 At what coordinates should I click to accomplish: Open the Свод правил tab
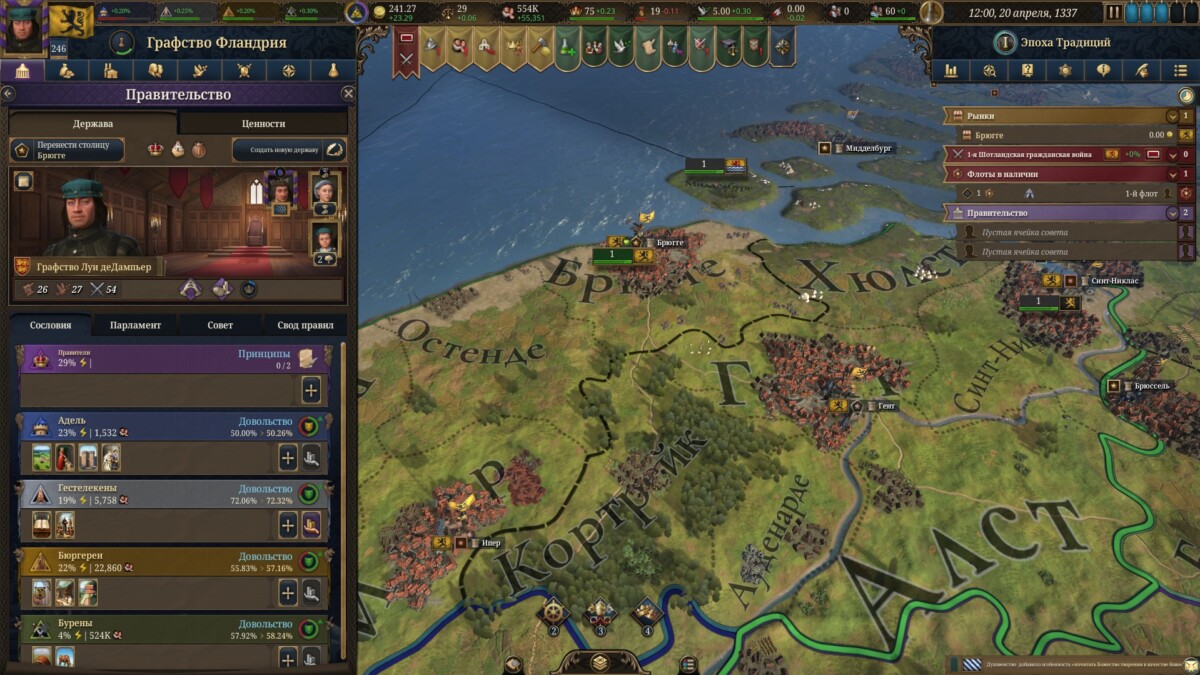pyautogui.click(x=305, y=326)
